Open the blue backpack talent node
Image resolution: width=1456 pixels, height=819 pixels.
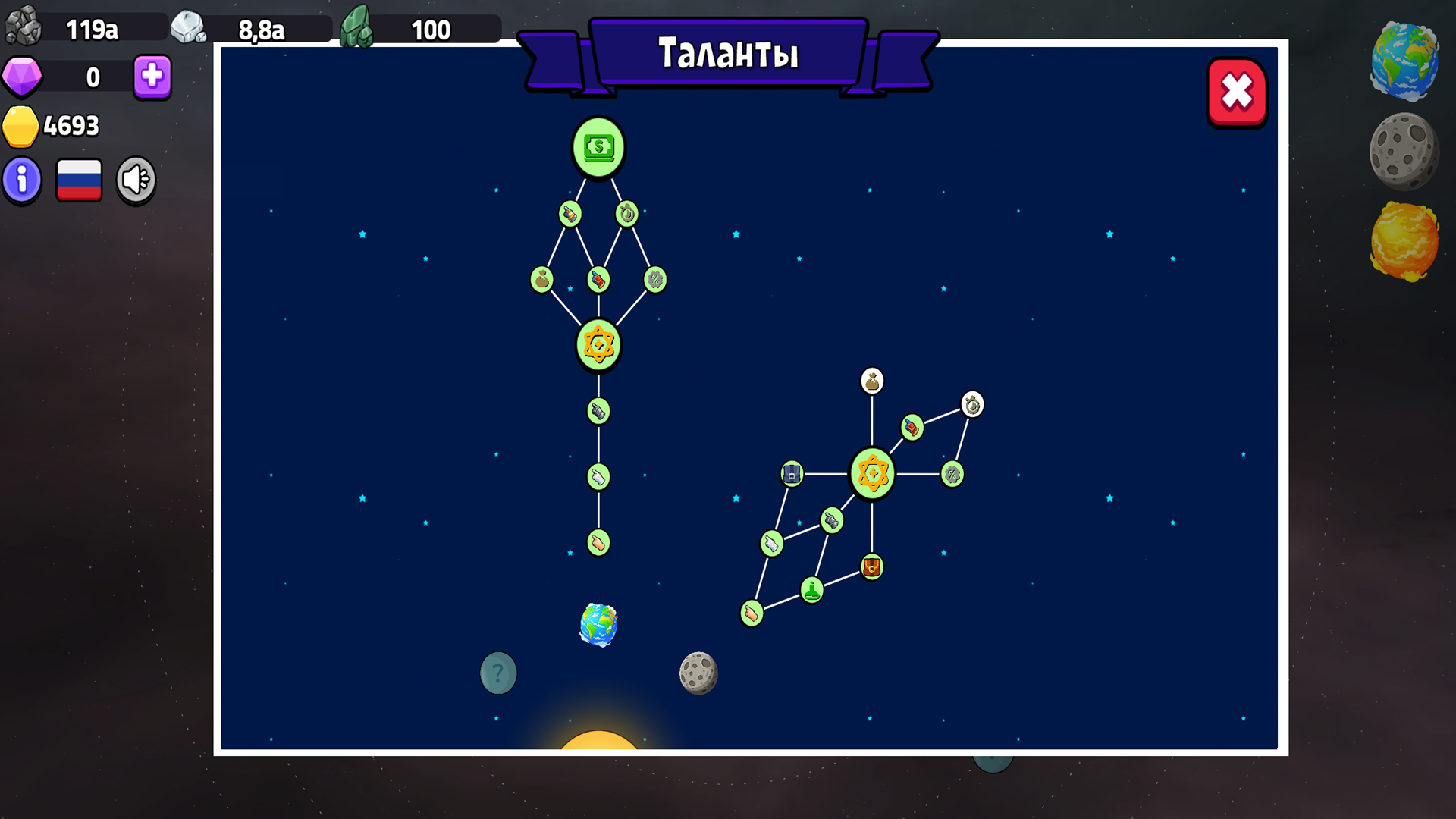click(791, 472)
